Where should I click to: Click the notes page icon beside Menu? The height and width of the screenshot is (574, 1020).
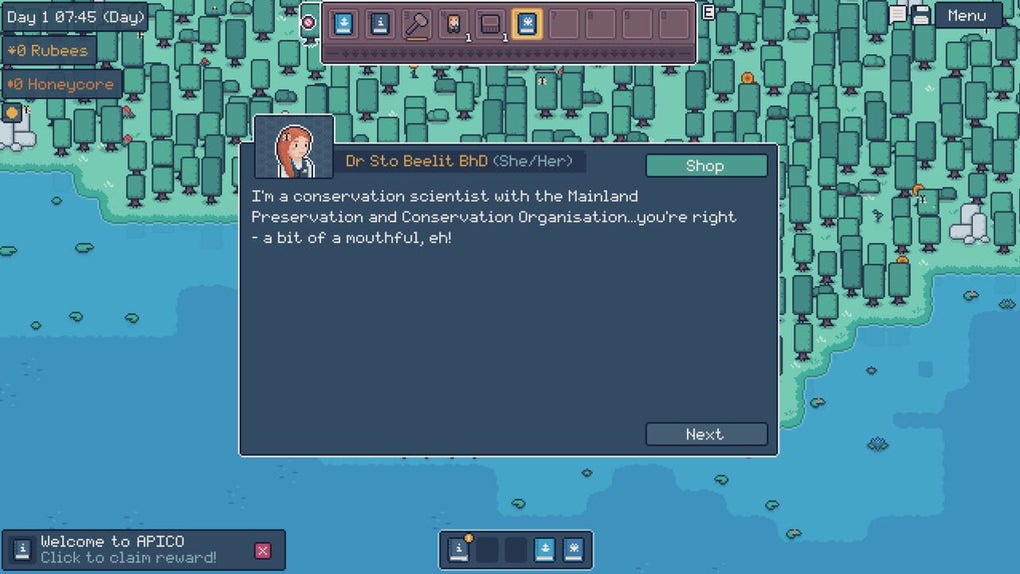coord(898,14)
